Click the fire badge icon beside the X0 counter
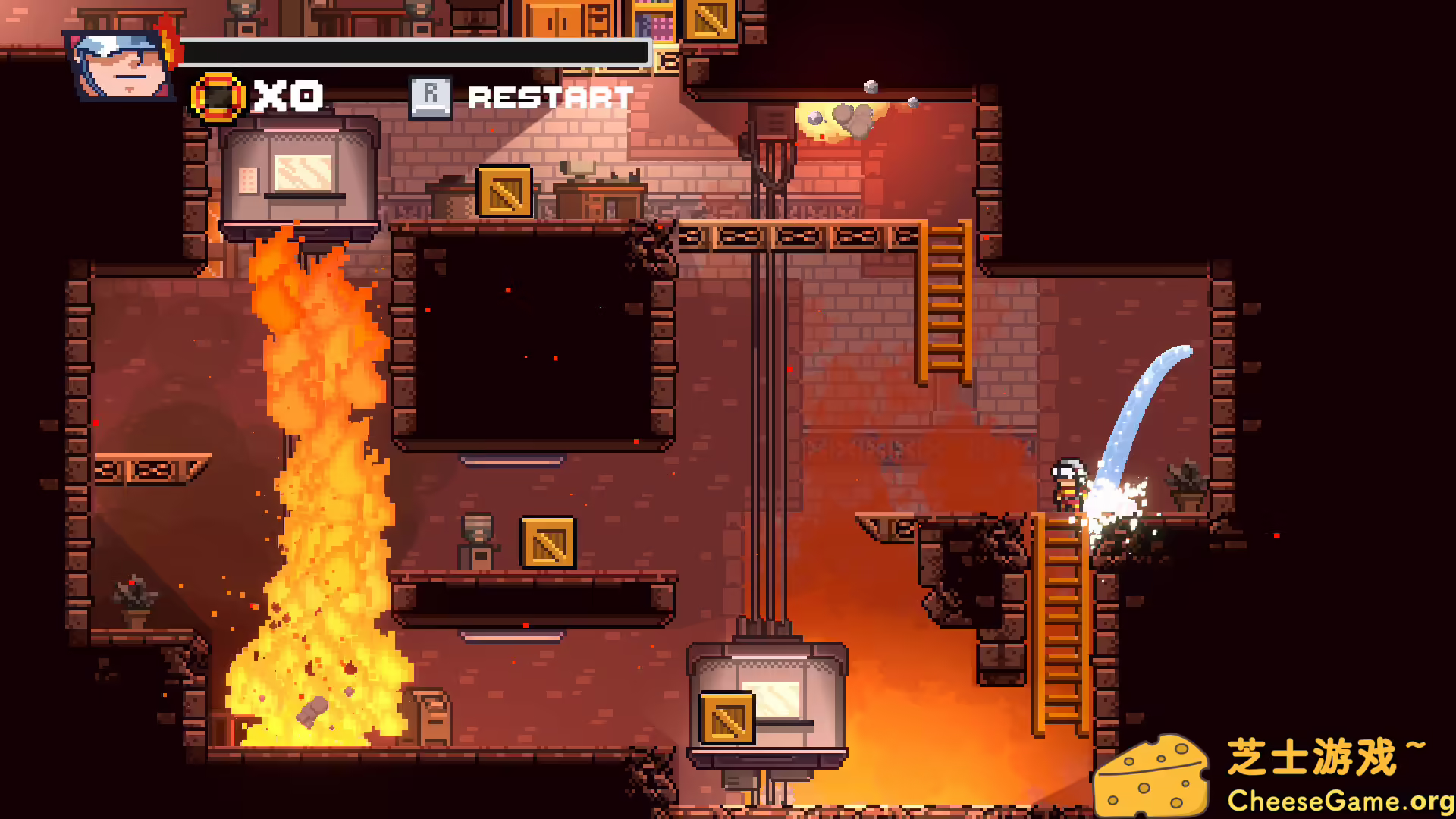1456x819 pixels. coord(218,96)
